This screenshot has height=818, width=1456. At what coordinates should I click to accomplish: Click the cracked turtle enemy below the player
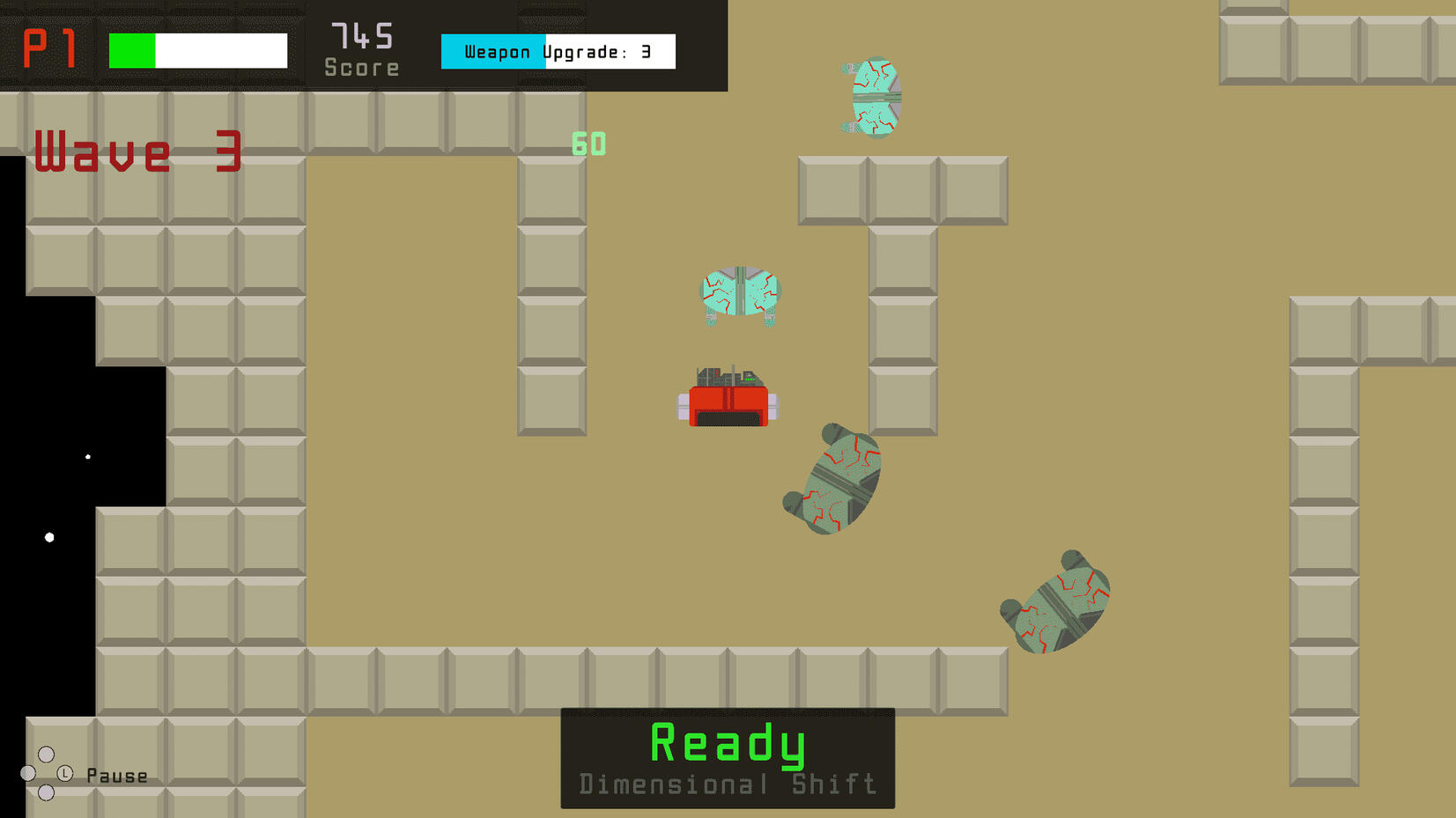832,480
